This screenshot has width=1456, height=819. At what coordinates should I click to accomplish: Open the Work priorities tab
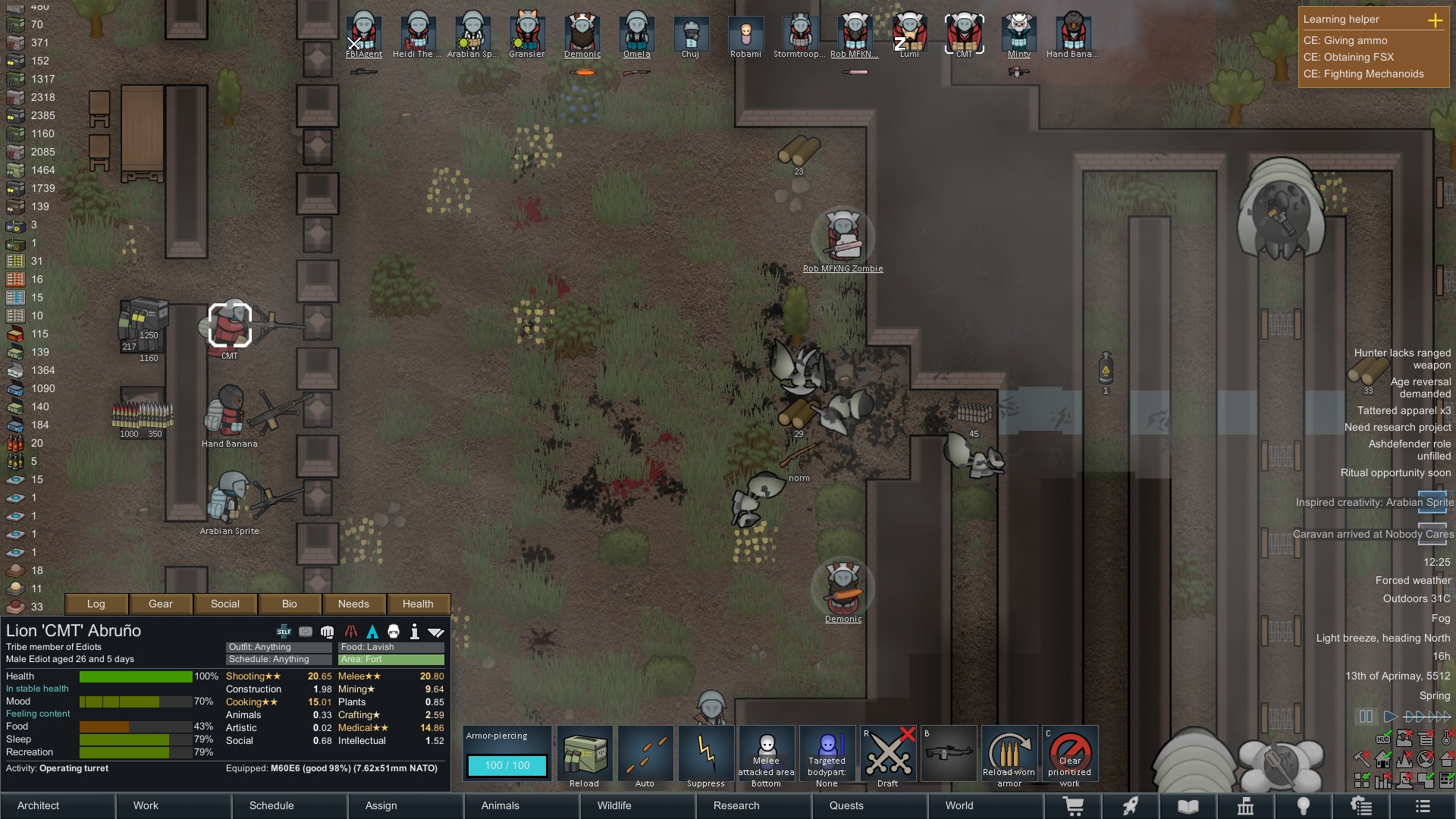coord(146,805)
